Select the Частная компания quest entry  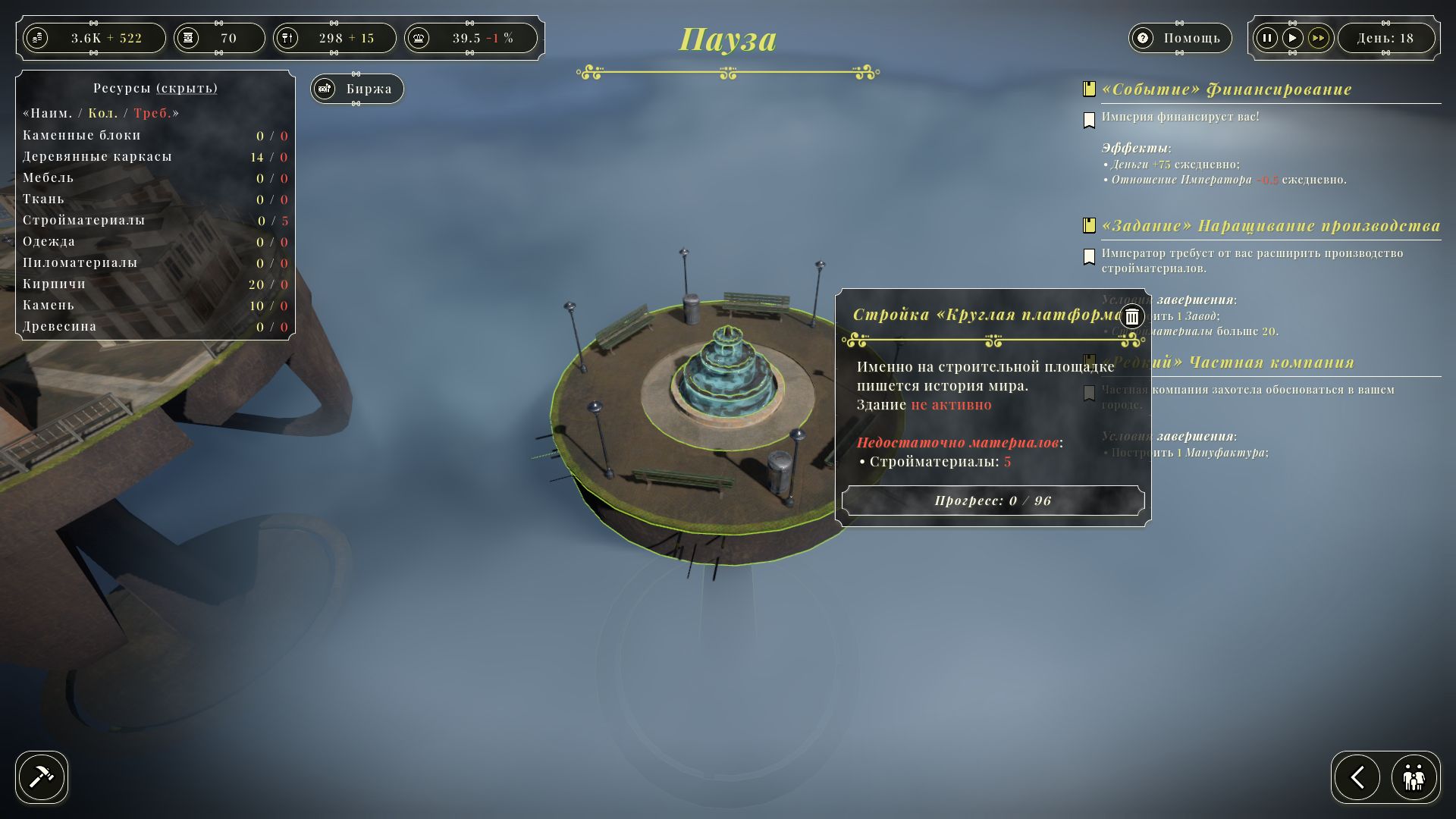(1270, 362)
